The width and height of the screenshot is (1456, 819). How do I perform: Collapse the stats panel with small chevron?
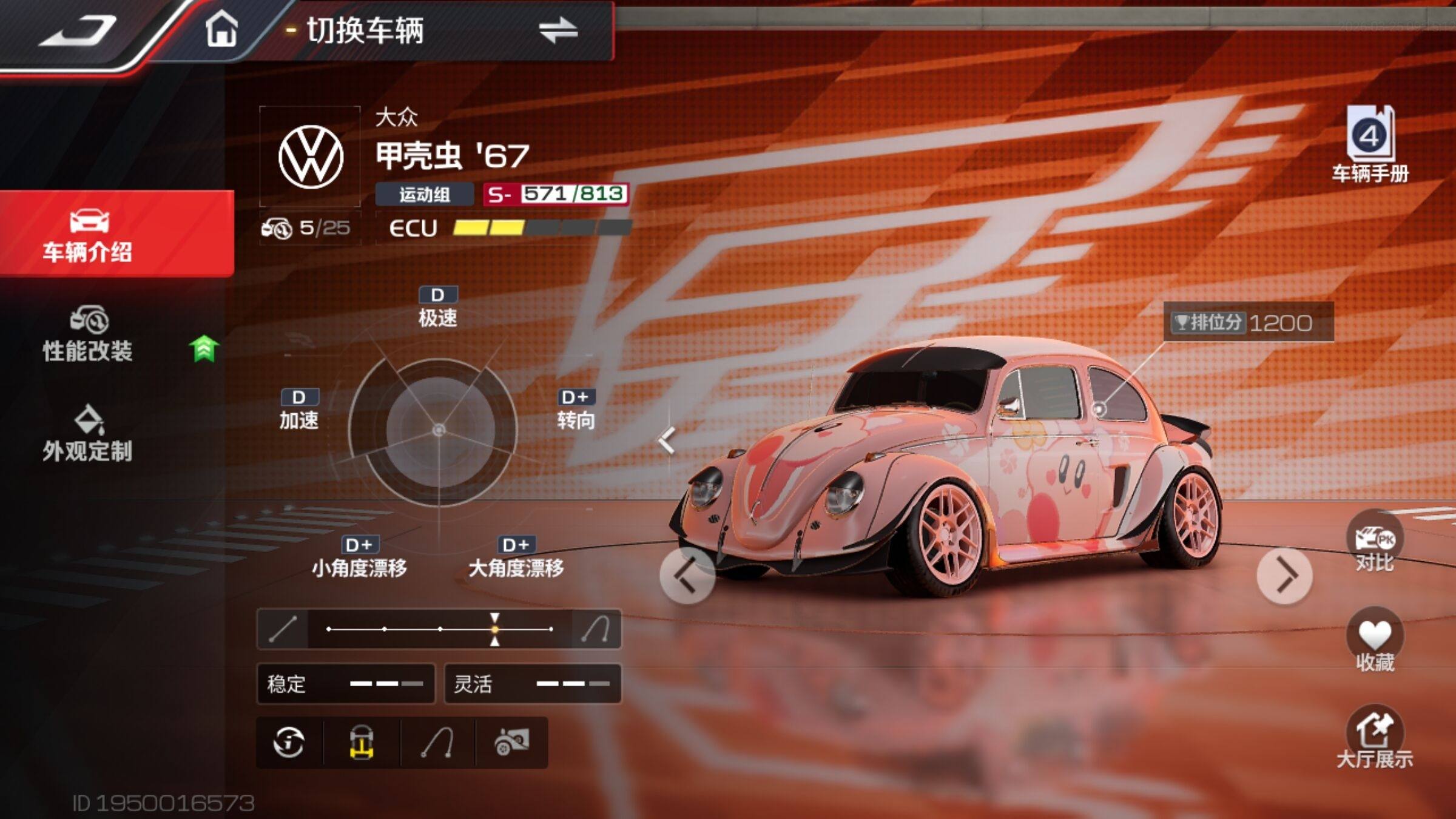pos(667,440)
